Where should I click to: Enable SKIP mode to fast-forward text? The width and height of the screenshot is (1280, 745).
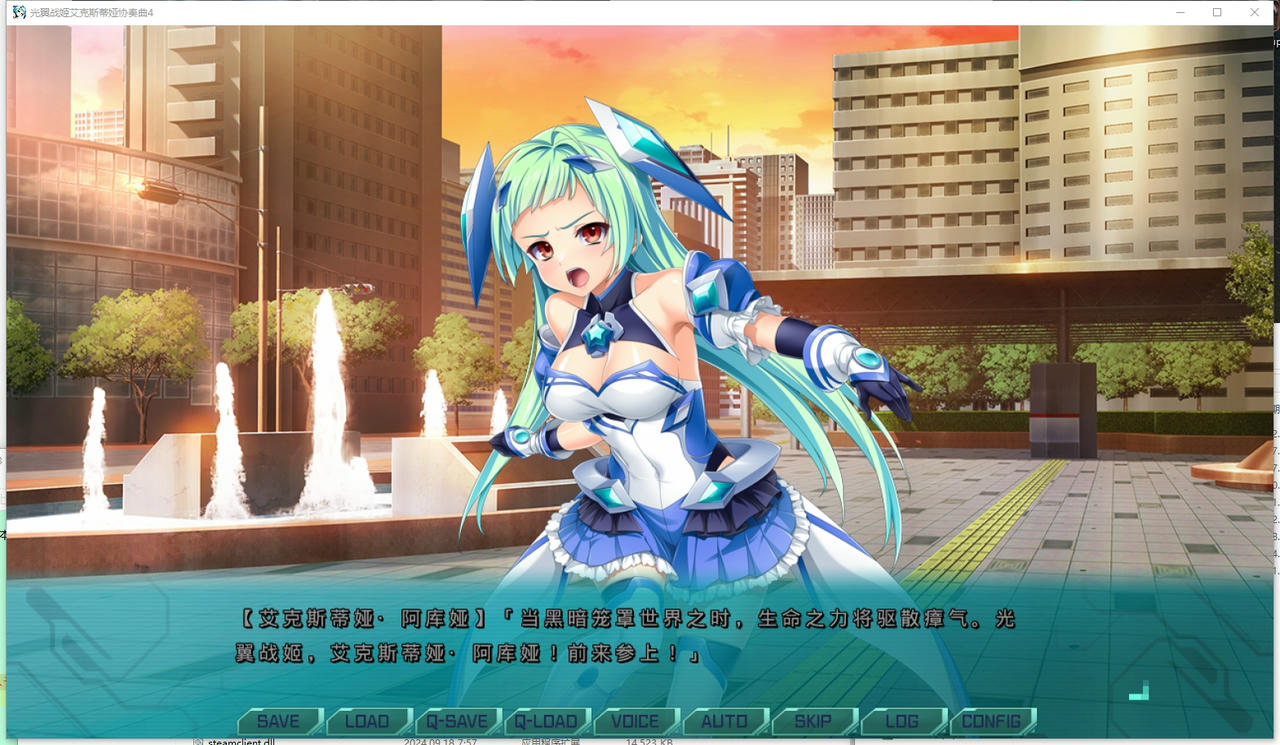point(813,720)
